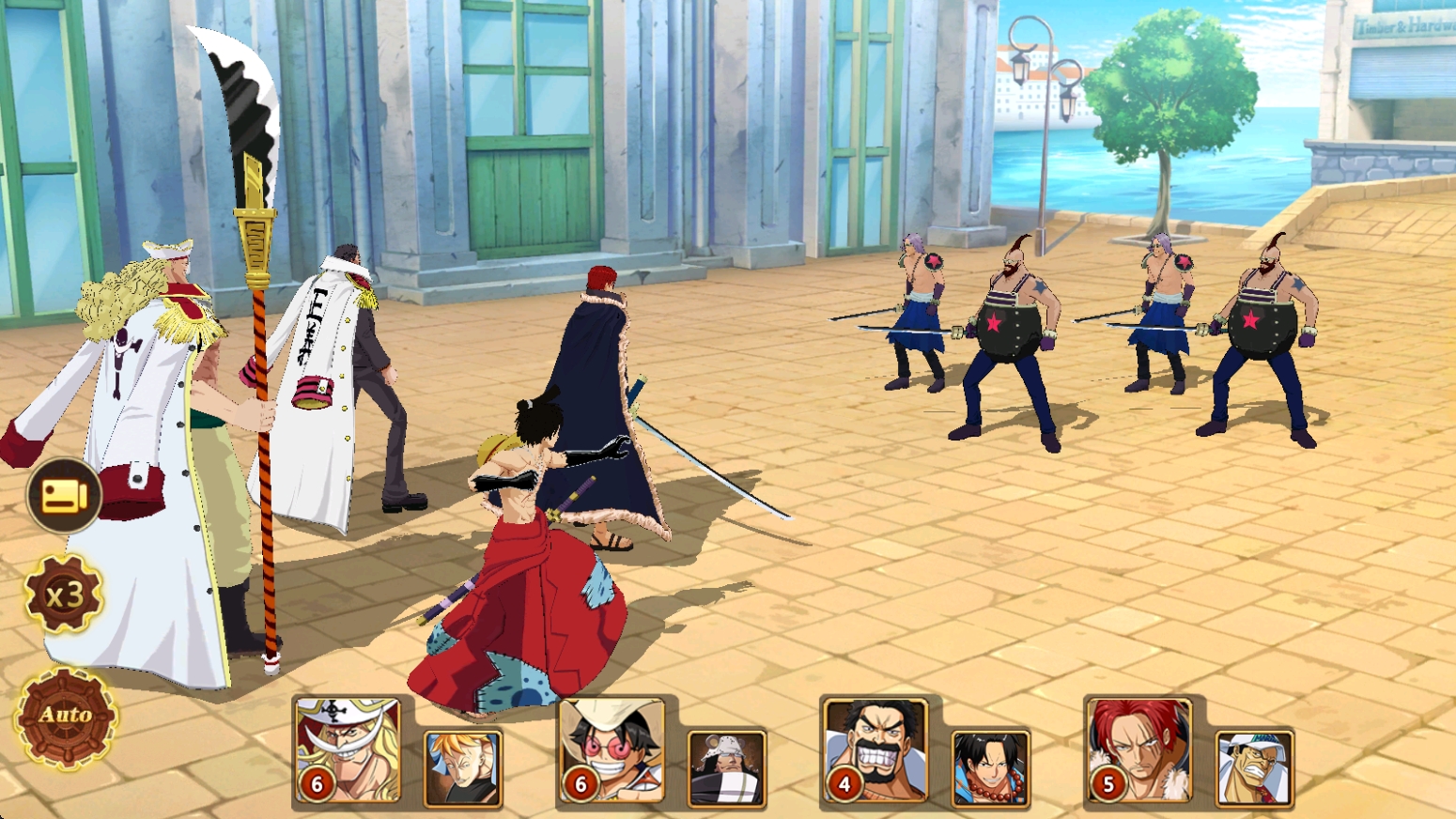The image size is (1456, 819).
Task: Activate Luffy's straw hat portrait
Action: tap(612, 750)
